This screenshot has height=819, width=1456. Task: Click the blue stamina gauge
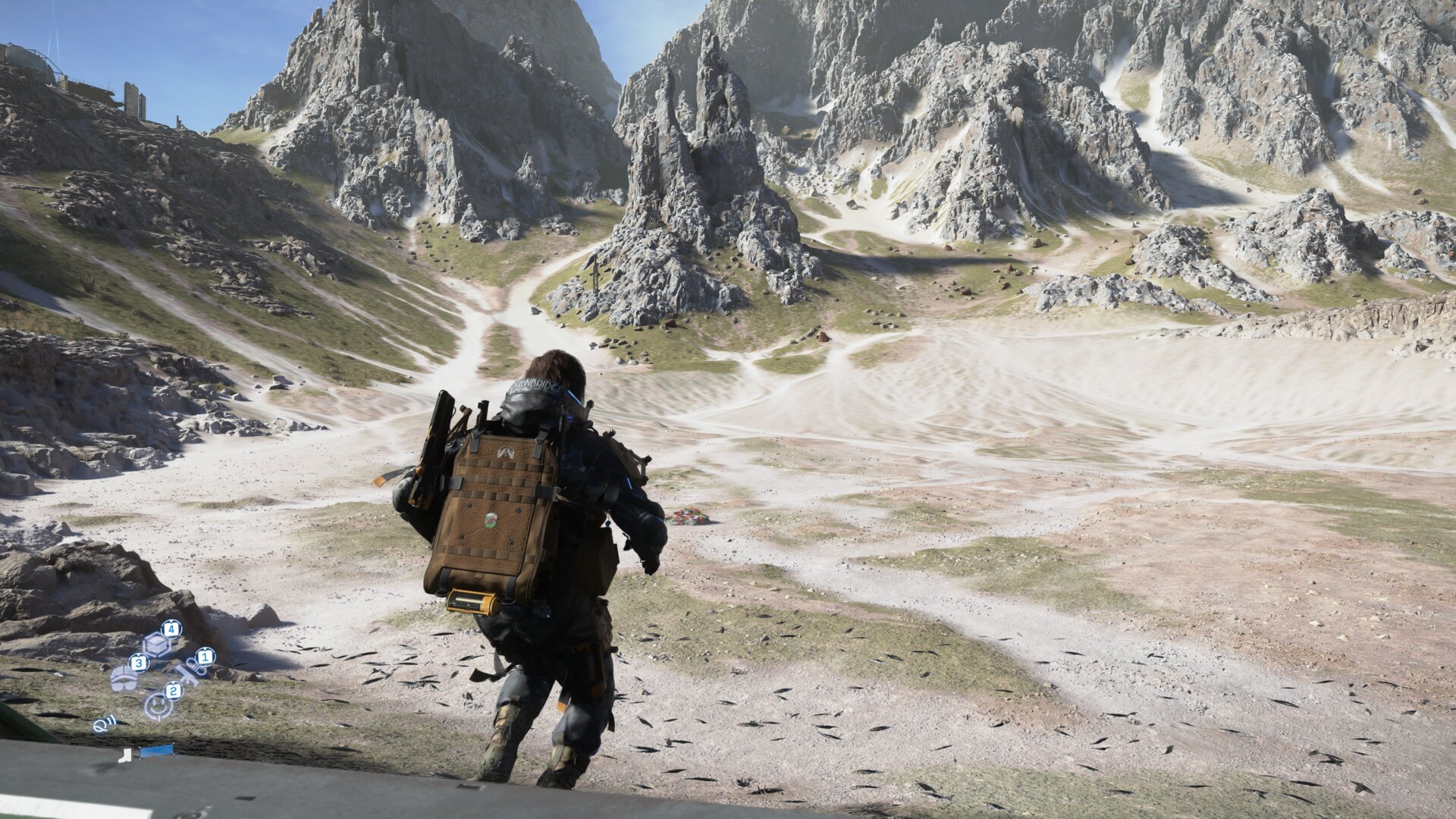coord(157,751)
